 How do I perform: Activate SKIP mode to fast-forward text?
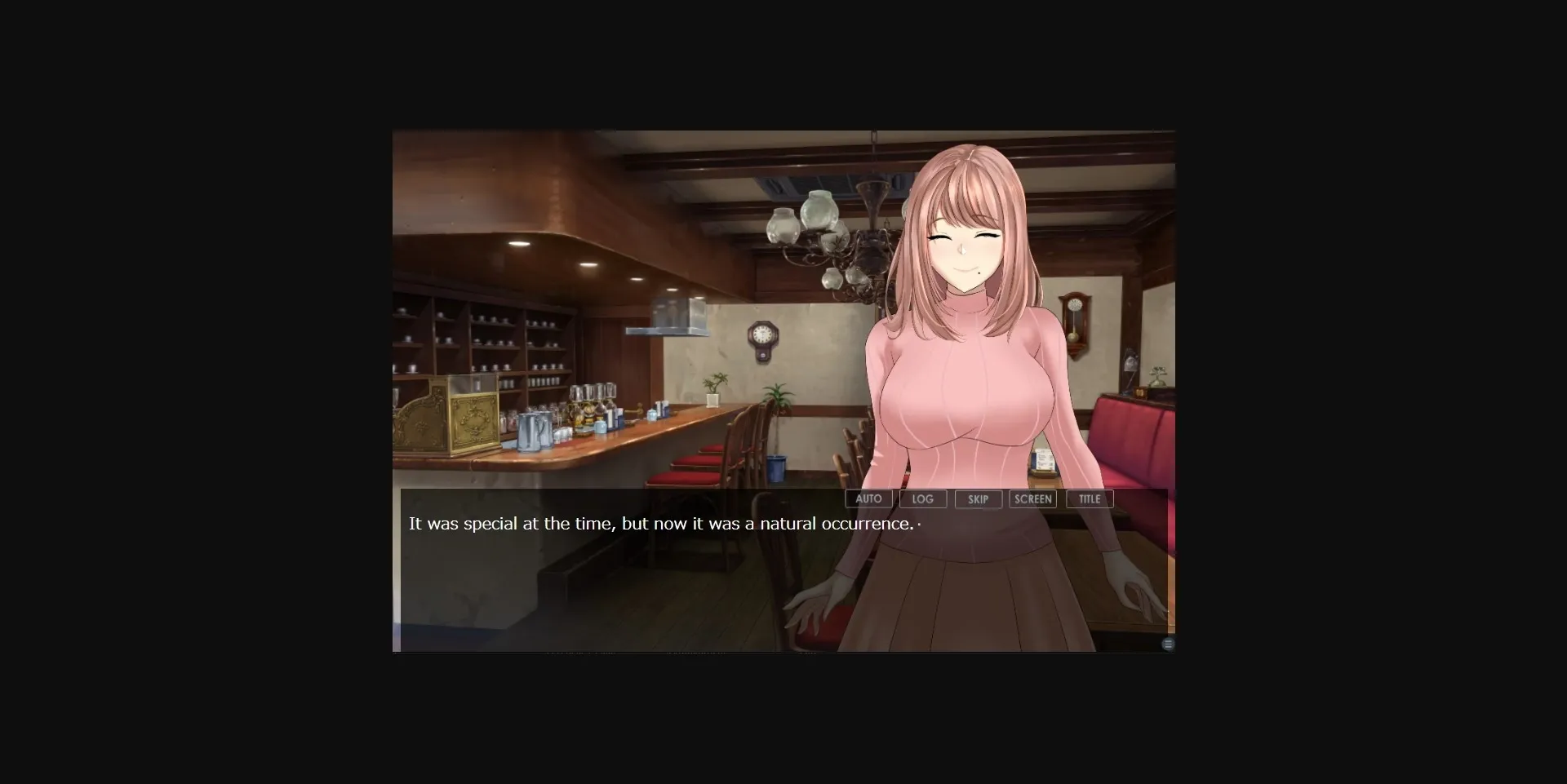click(979, 498)
